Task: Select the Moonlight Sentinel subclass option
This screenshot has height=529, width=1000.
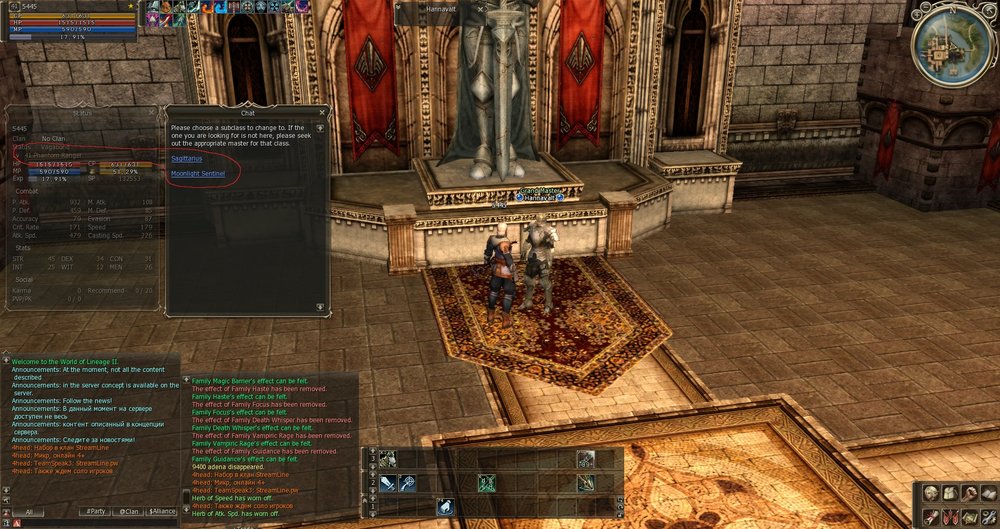Action: (198, 173)
